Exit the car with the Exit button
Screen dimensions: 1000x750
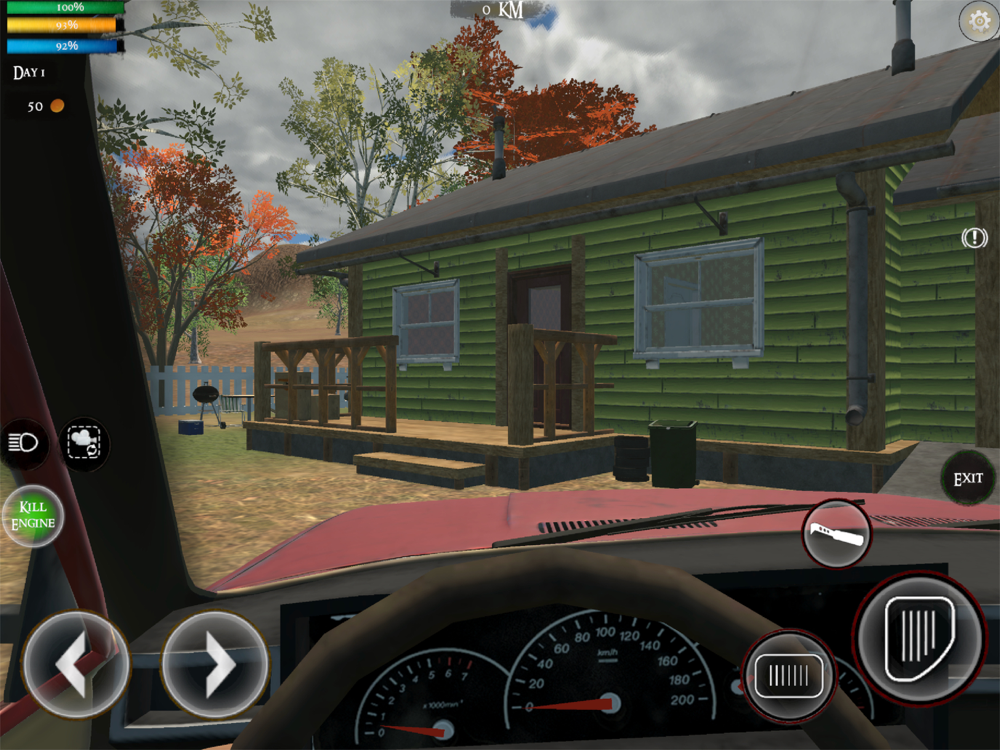click(x=968, y=479)
